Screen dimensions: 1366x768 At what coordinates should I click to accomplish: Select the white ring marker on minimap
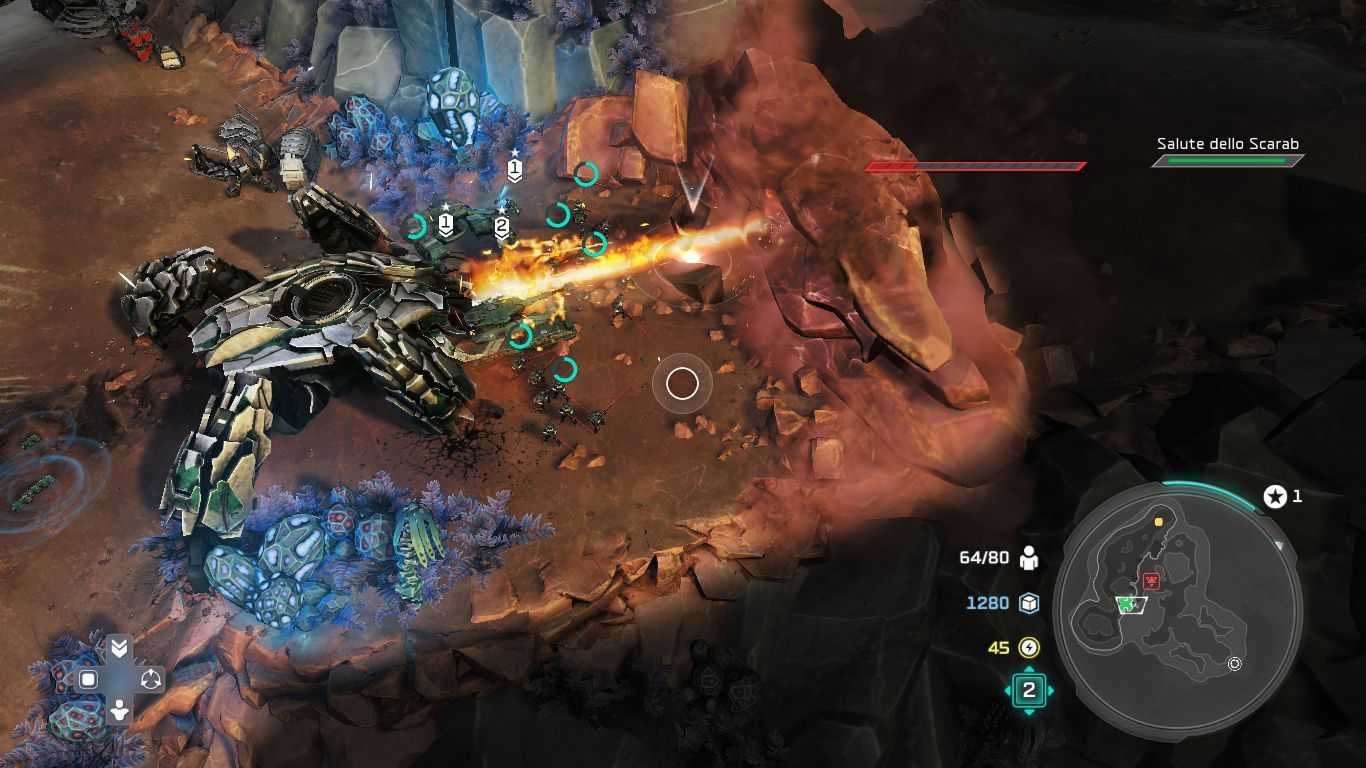click(x=1235, y=663)
